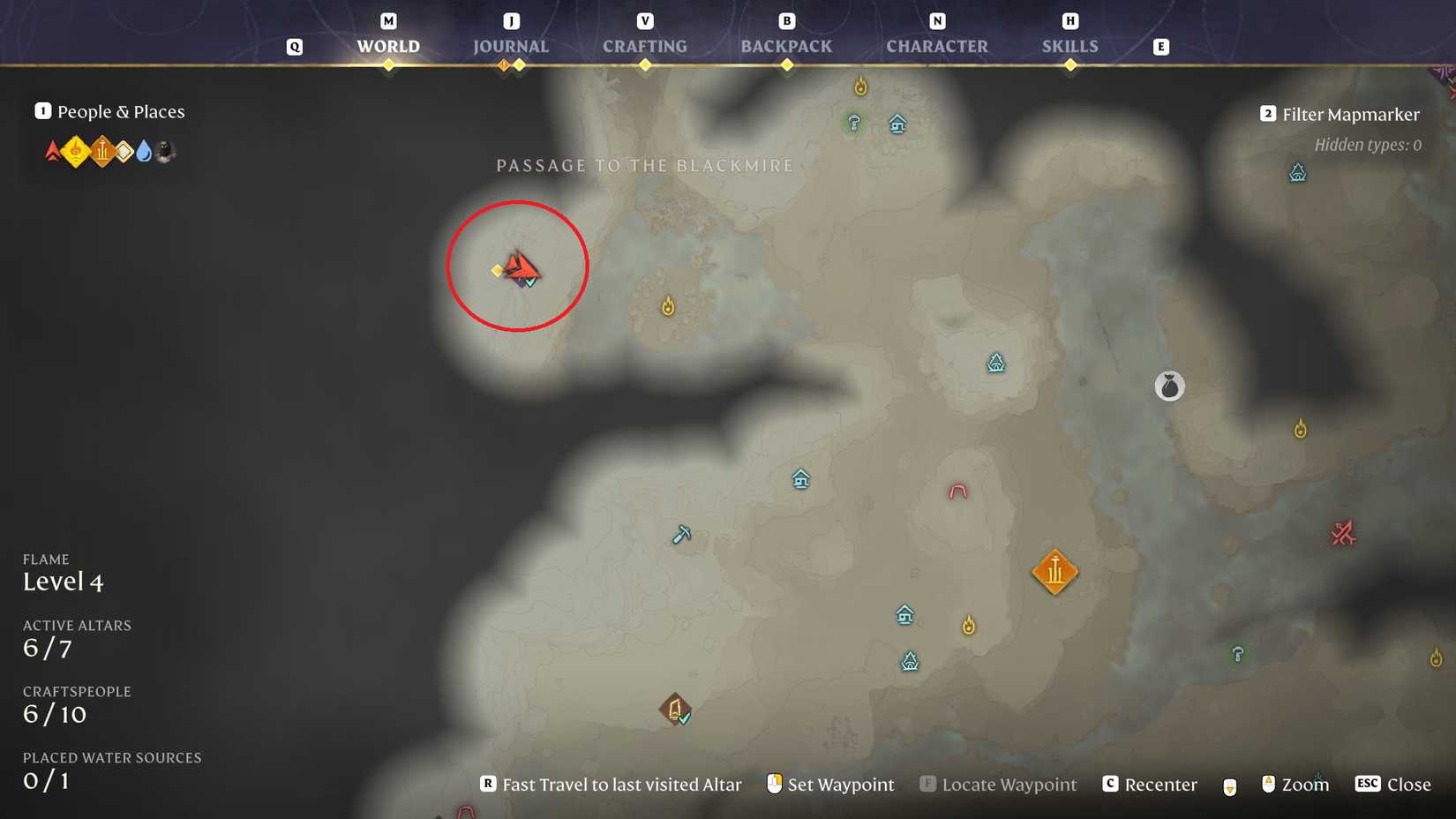Viewport: 1456px width, 819px height.
Task: Toggle the flame shrine filter icon
Action: (x=76, y=151)
